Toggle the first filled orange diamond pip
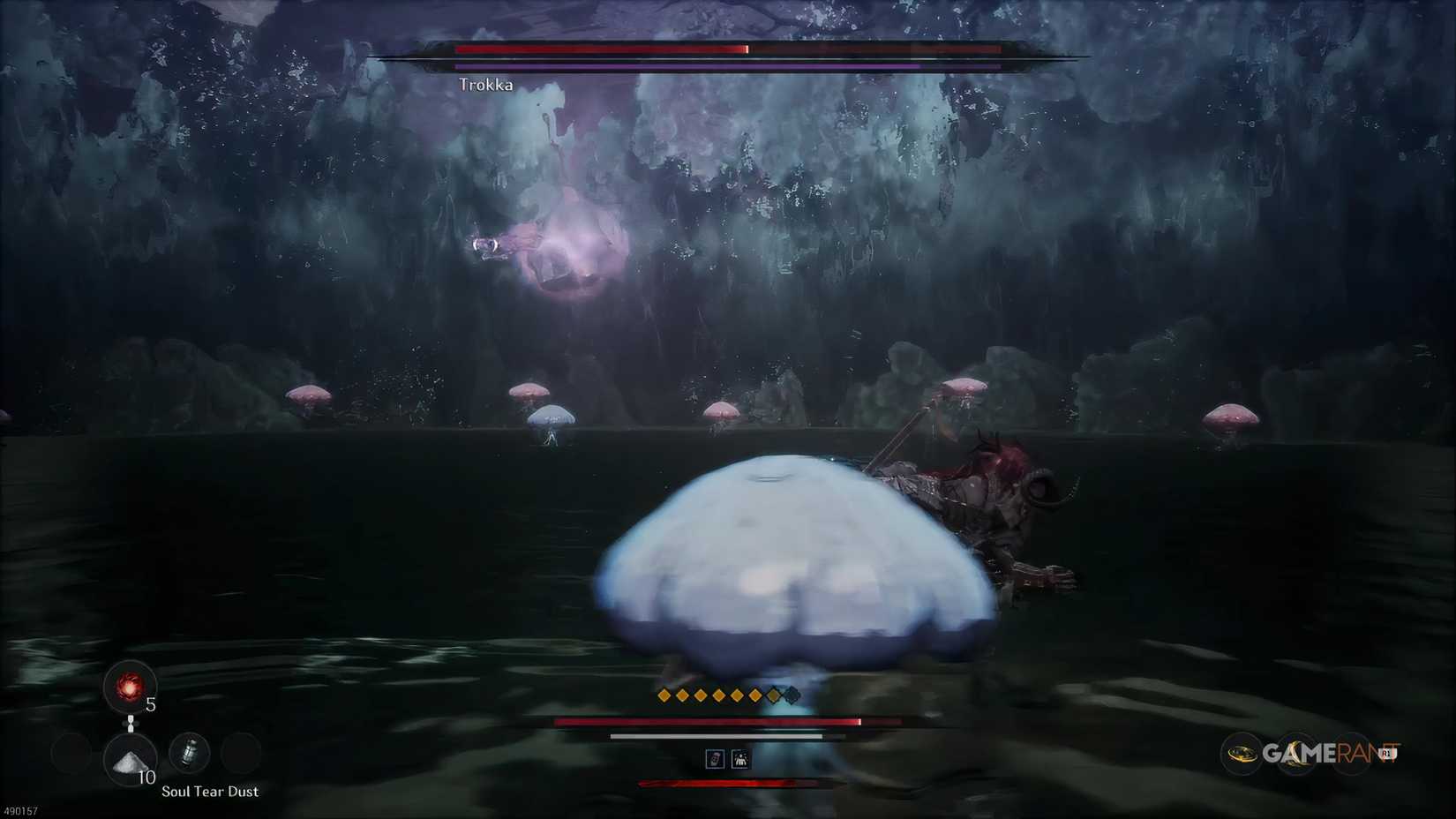This screenshot has width=1456, height=819. click(x=664, y=695)
